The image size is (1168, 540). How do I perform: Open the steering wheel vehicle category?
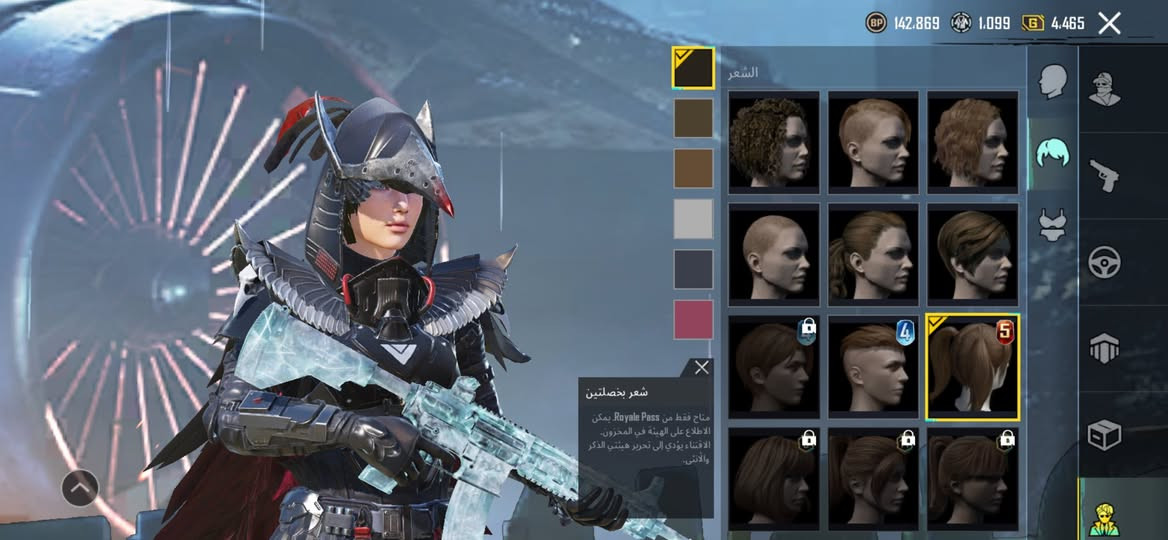click(1104, 262)
